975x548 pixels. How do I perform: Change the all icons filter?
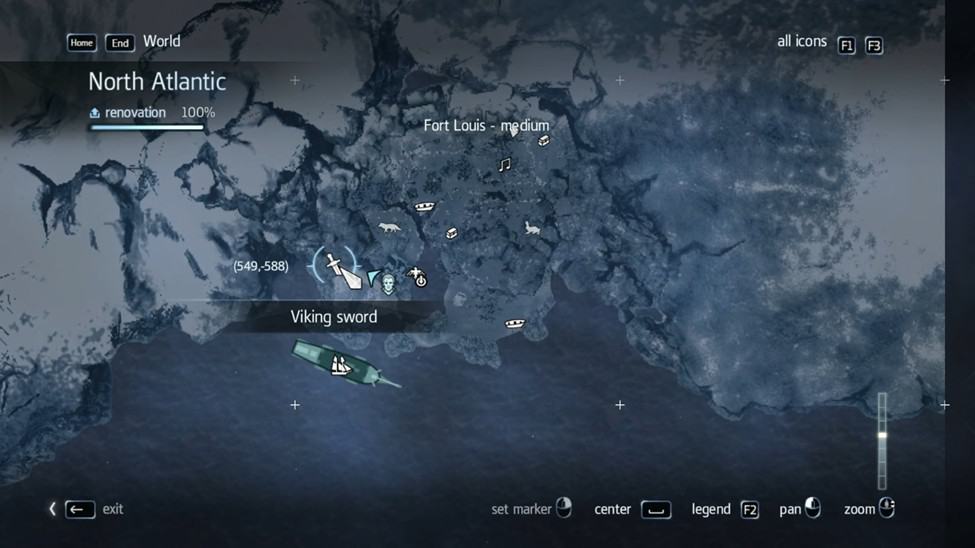(x=846, y=45)
